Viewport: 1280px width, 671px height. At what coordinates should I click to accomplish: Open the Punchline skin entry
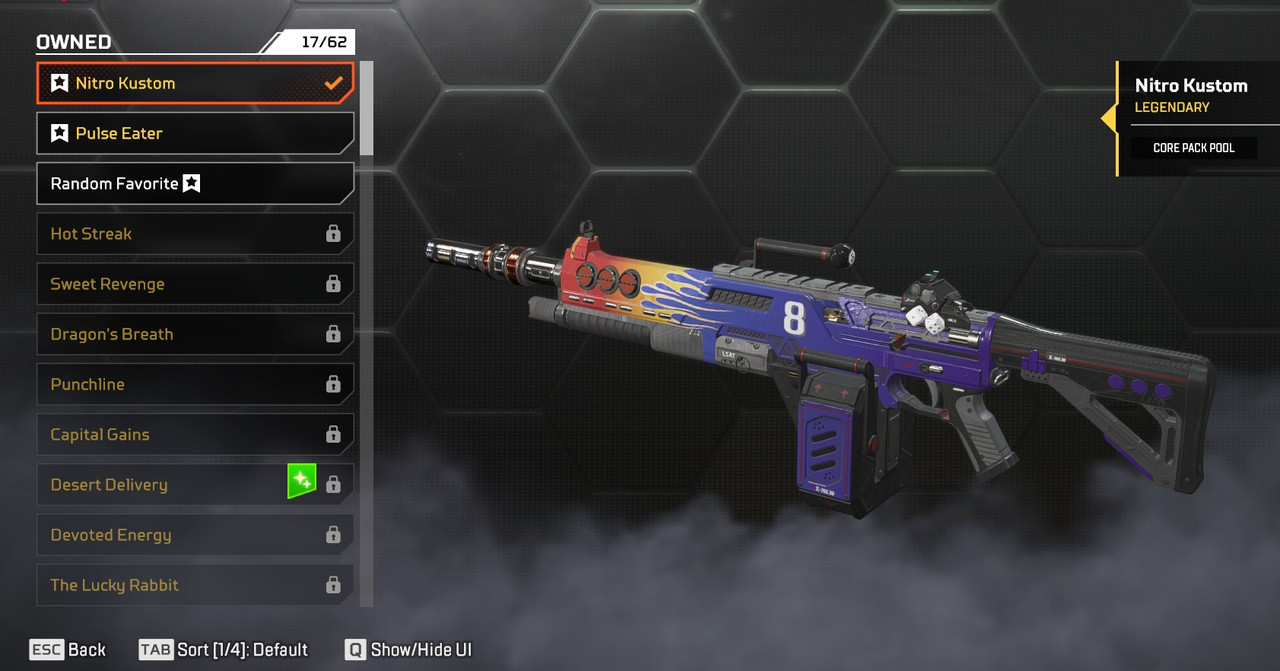195,384
